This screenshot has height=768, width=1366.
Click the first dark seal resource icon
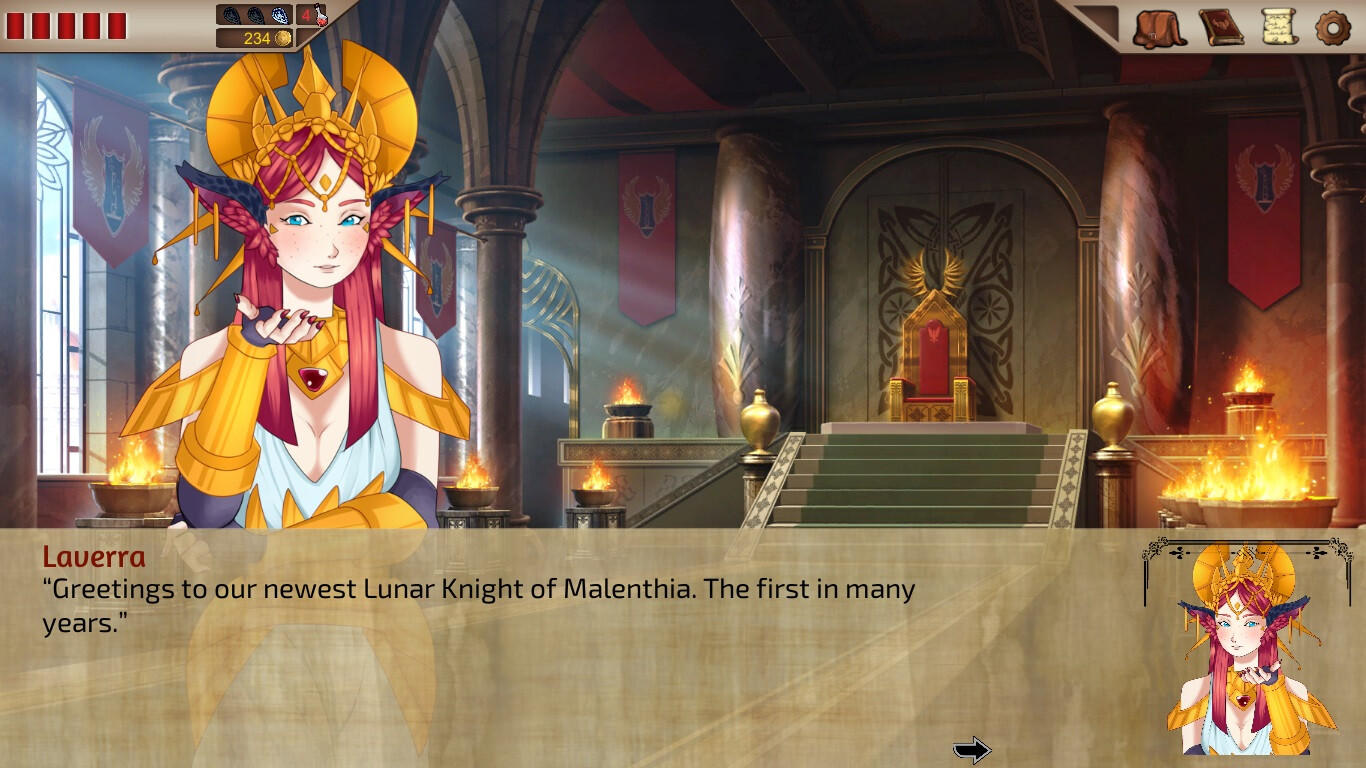(x=231, y=15)
